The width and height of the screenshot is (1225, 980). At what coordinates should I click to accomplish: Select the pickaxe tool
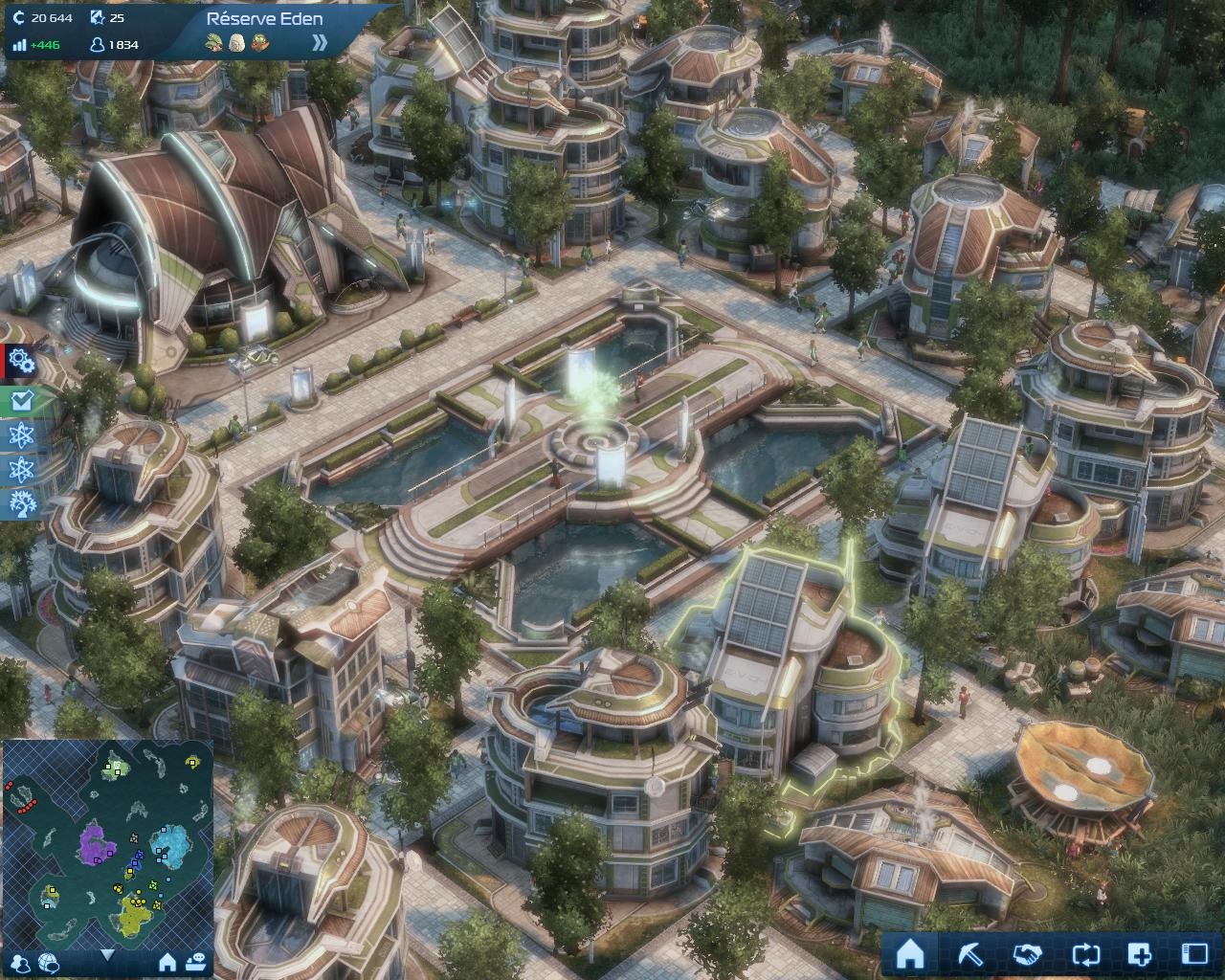(x=969, y=953)
